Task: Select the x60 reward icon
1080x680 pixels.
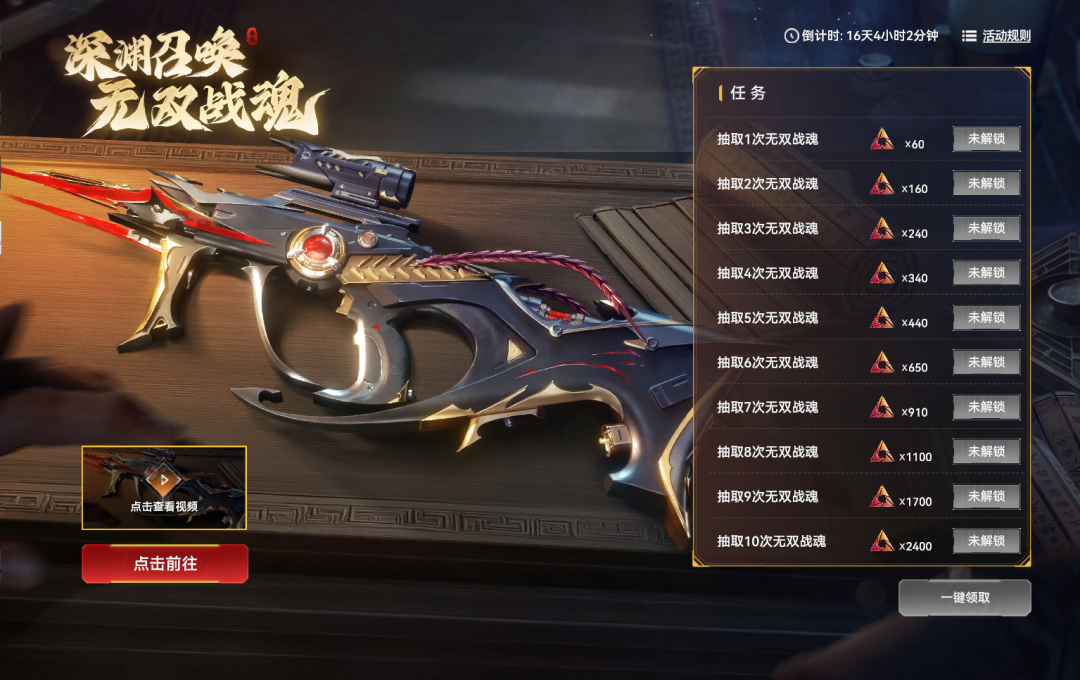Action: click(881, 140)
